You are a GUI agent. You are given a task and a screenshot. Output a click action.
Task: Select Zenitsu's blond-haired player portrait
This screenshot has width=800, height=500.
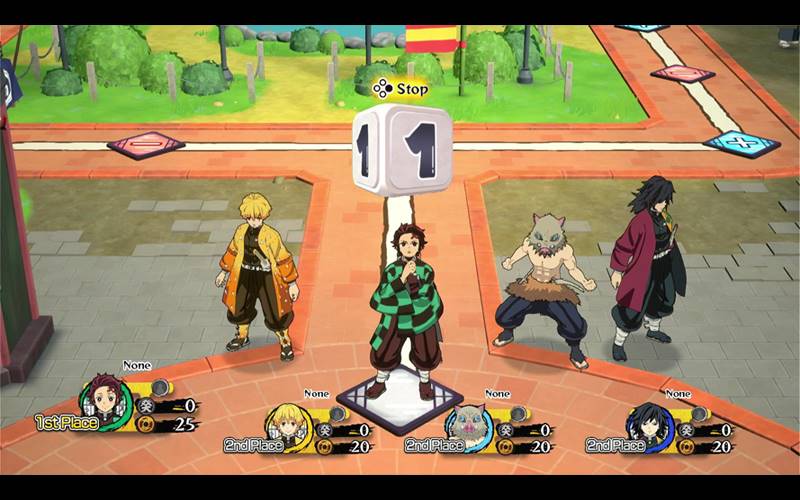(286, 428)
